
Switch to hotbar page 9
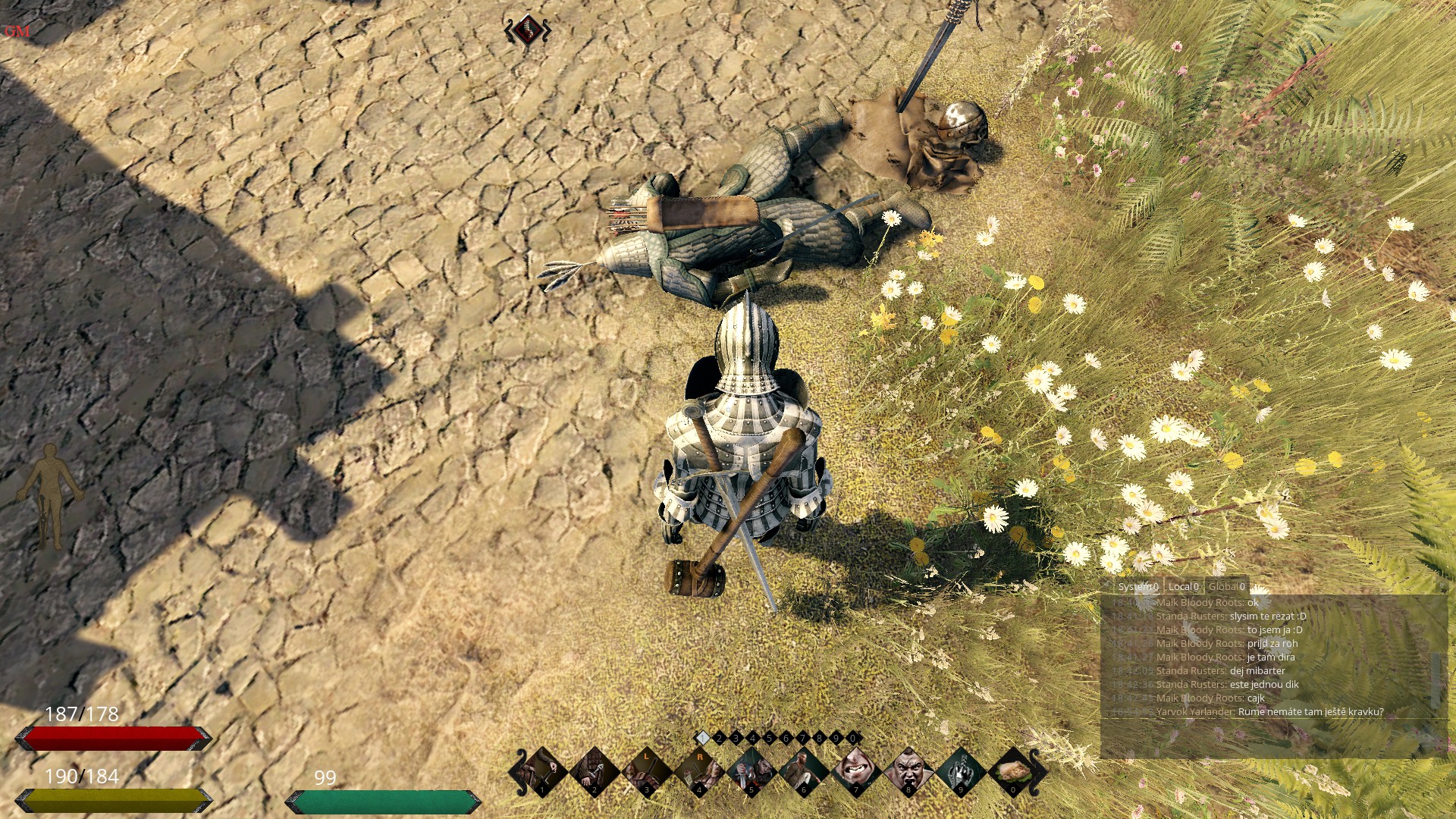836,738
